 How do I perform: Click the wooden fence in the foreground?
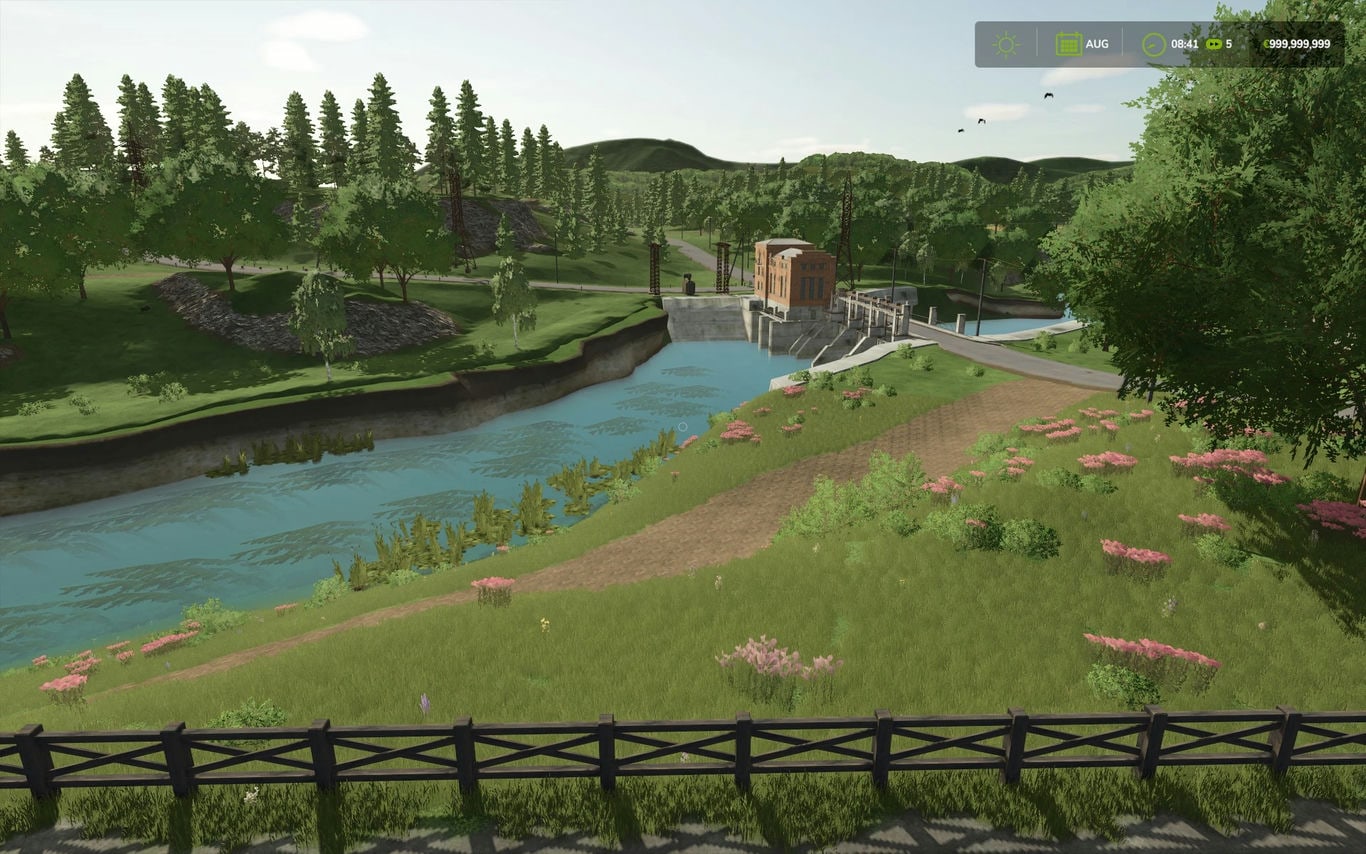pos(680,745)
